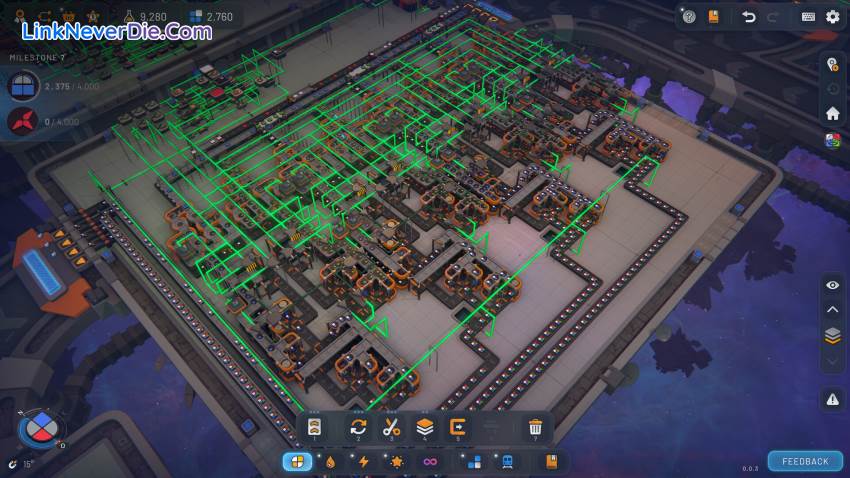The width and height of the screenshot is (850, 478).
Task: Select the layers stack icon on right
Action: point(832,335)
